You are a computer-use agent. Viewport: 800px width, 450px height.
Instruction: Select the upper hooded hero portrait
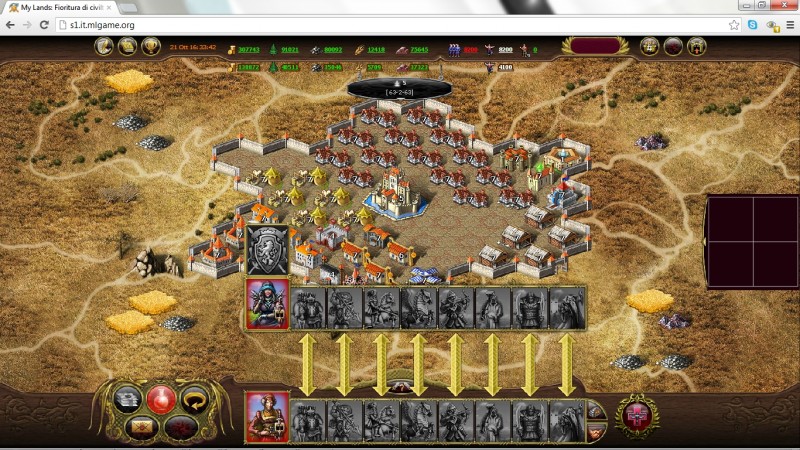click(267, 304)
